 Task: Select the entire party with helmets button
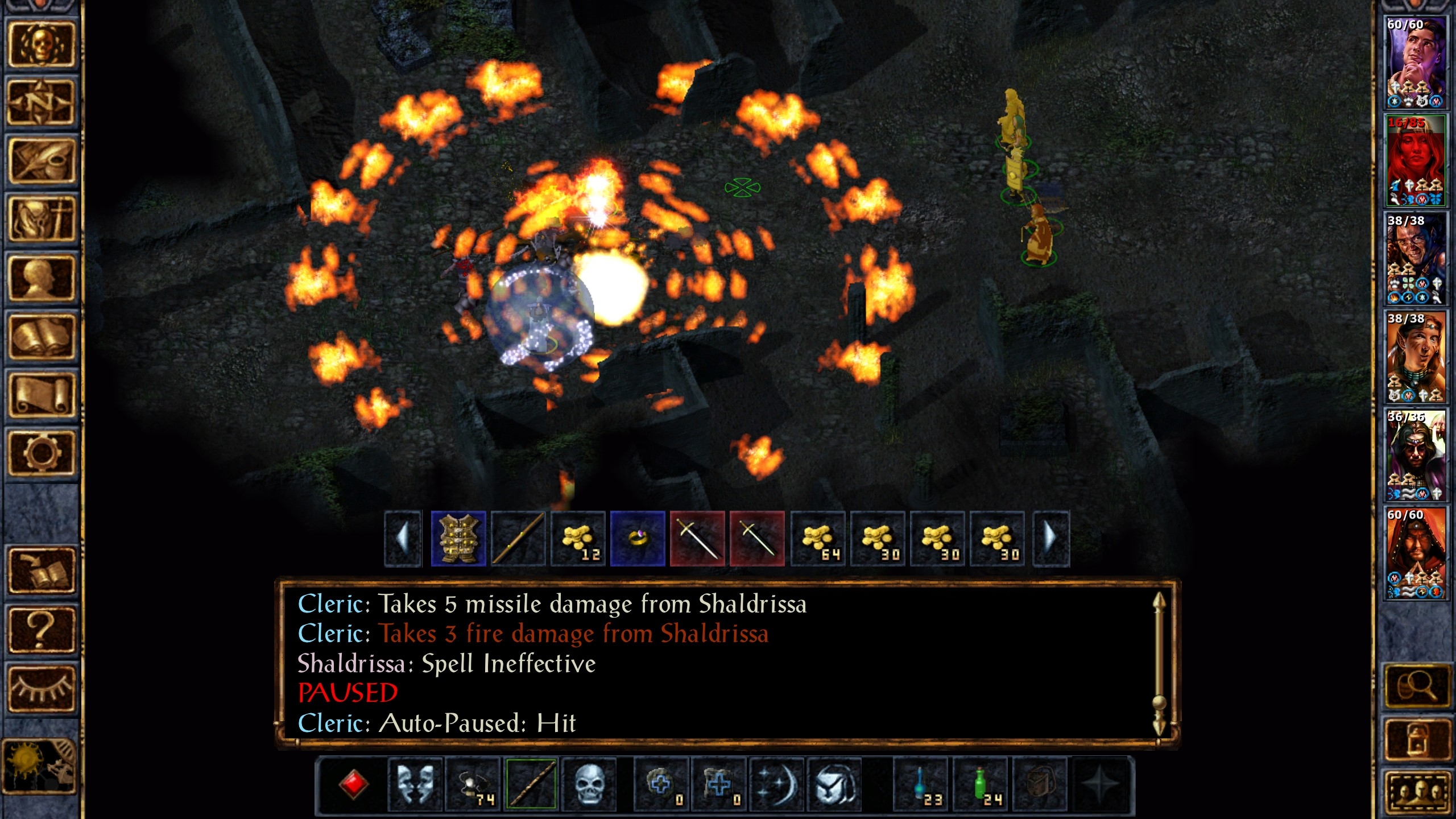tap(1416, 795)
